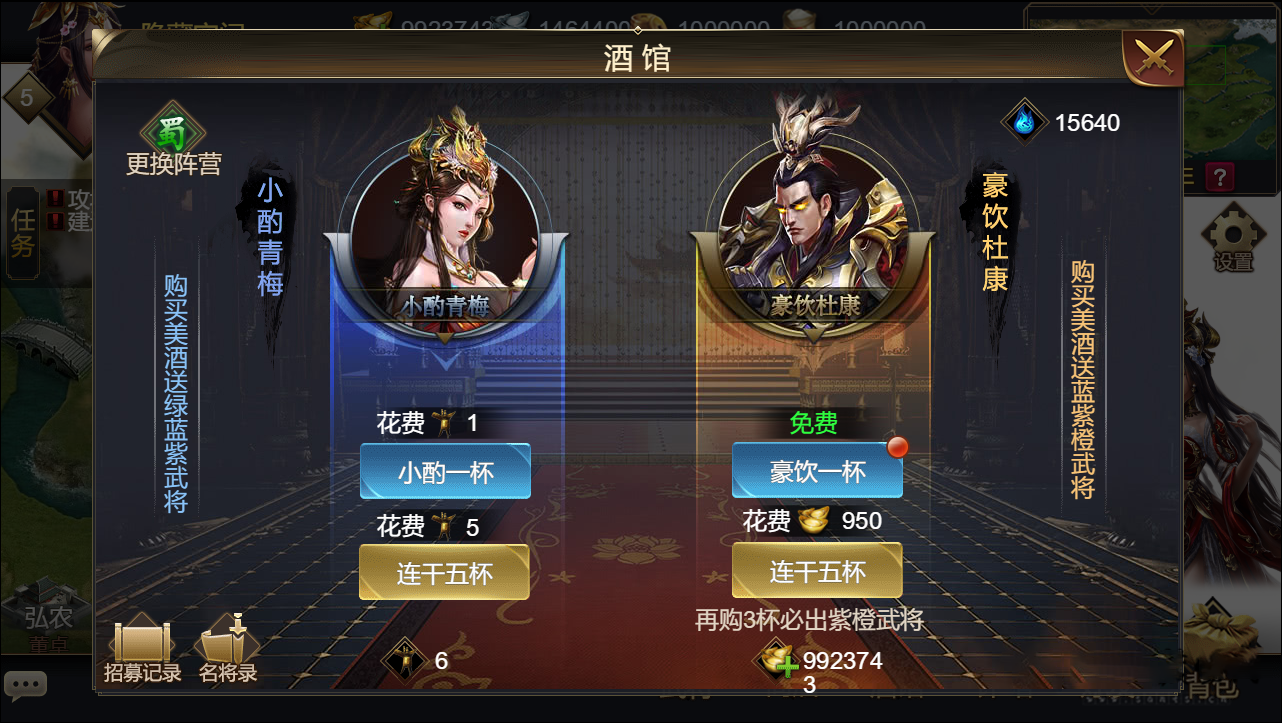Close the 酒馆 tavern window
This screenshot has height=723, width=1282.
pyautogui.click(x=1153, y=58)
